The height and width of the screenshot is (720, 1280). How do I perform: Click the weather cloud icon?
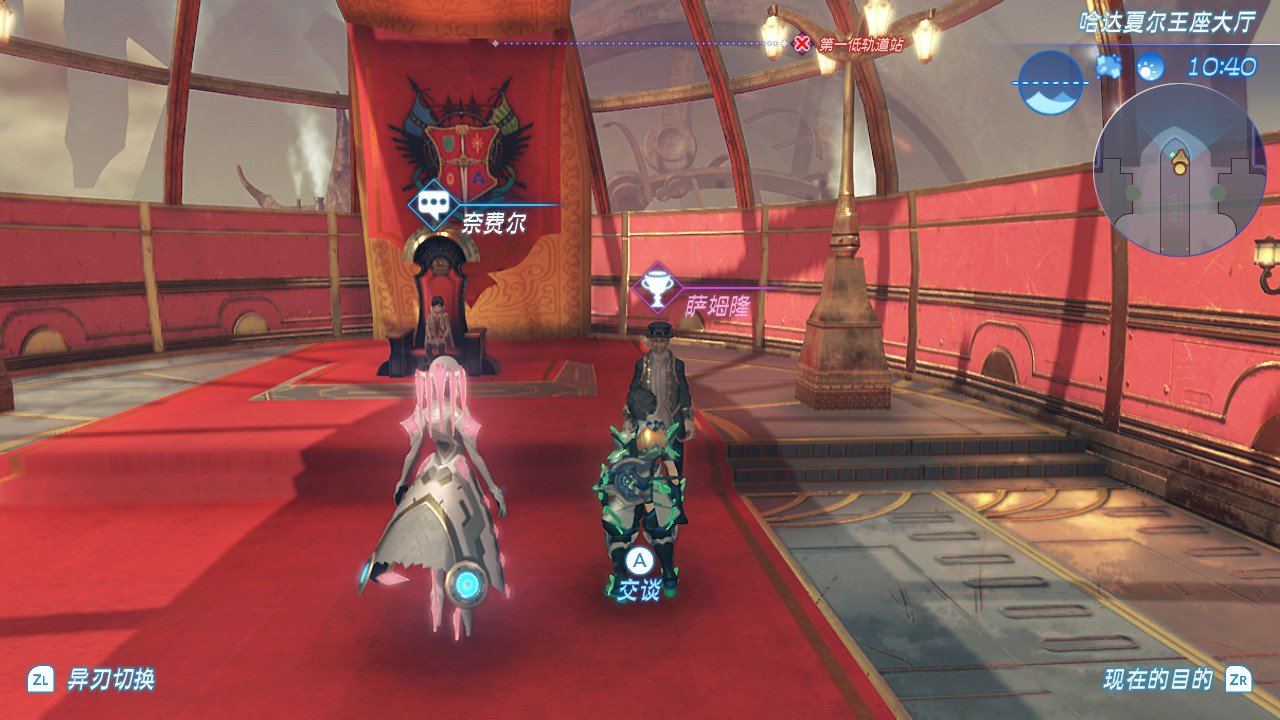point(1107,67)
